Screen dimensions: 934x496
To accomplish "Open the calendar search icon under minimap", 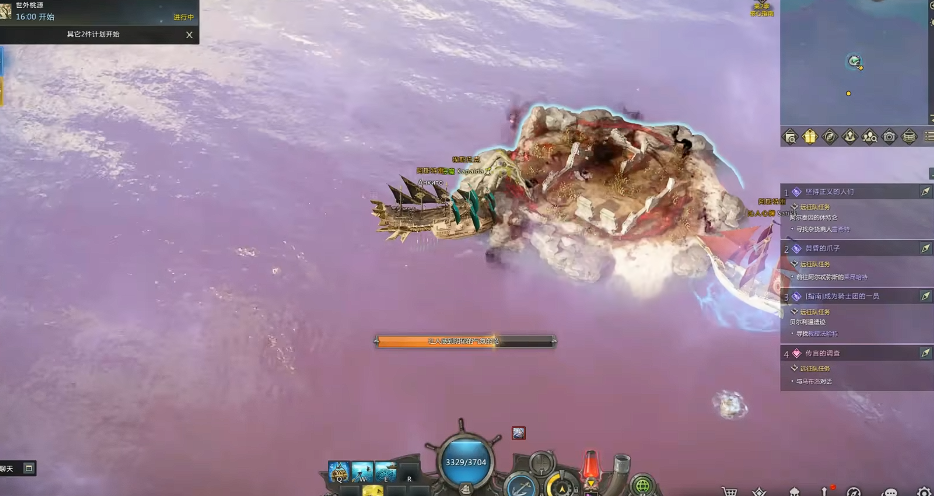I will (x=790, y=136).
